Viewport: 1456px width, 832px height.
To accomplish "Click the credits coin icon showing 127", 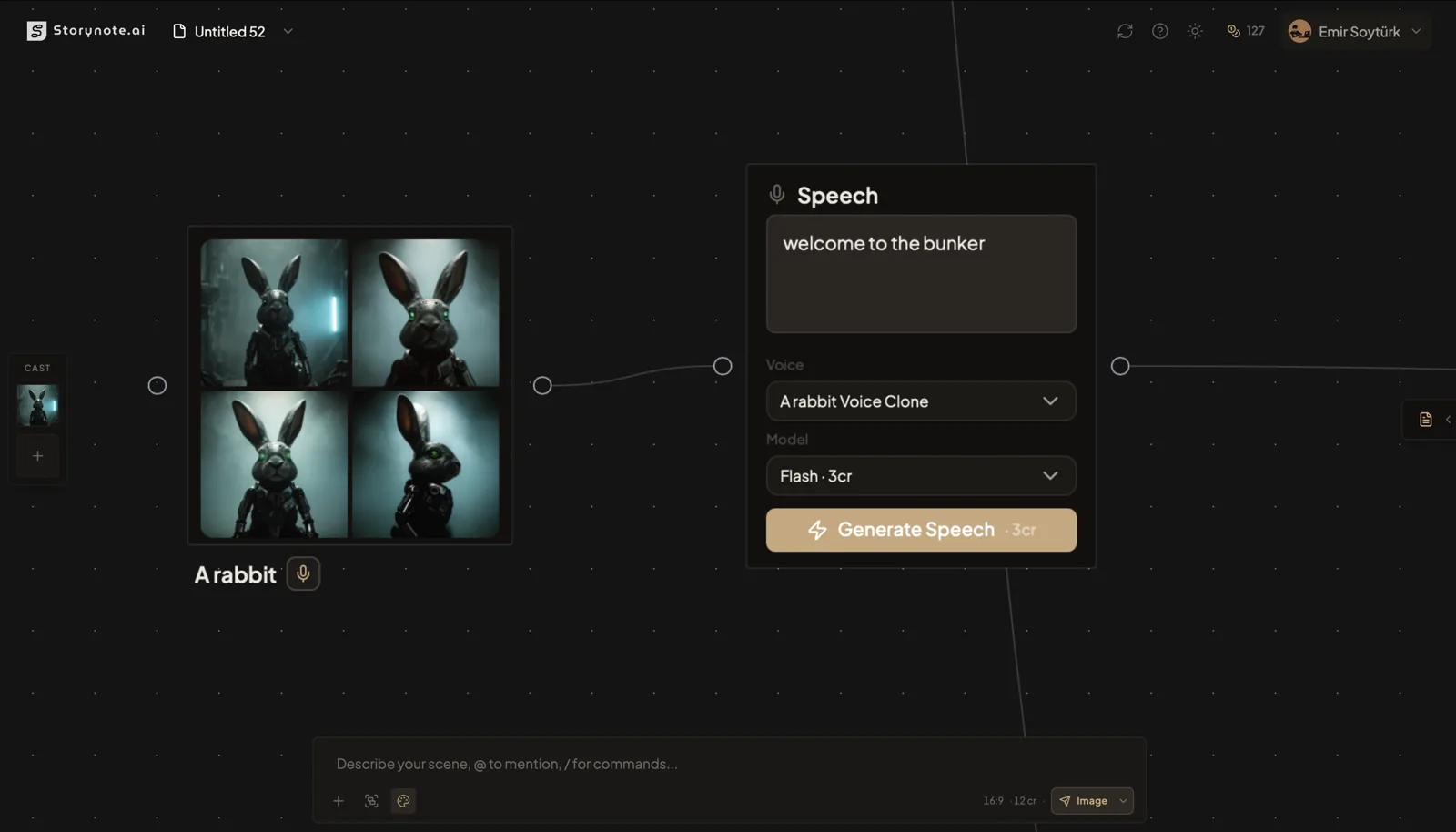I will (1234, 30).
